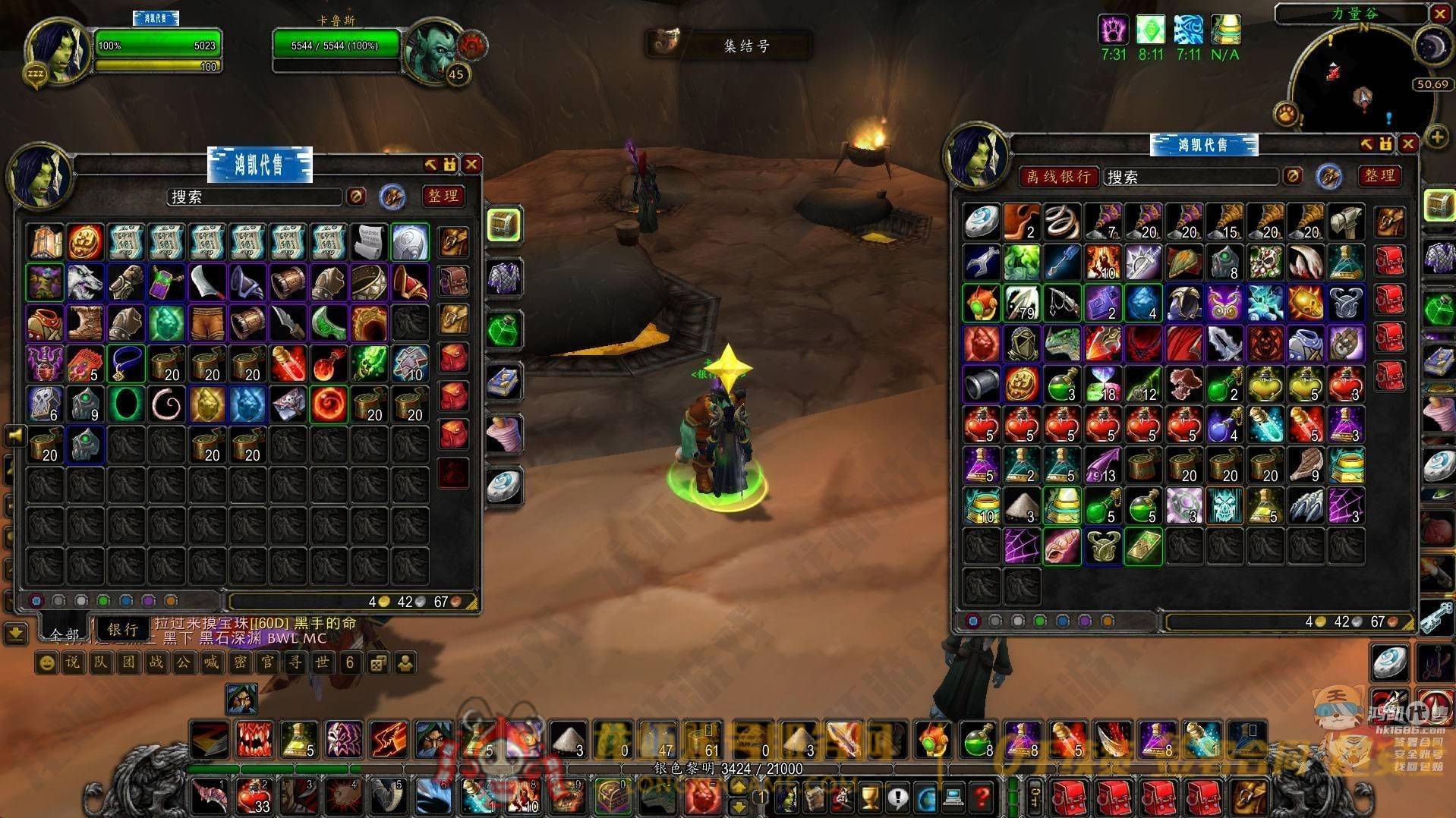Open the 离线银行 offline bank

(x=1058, y=177)
